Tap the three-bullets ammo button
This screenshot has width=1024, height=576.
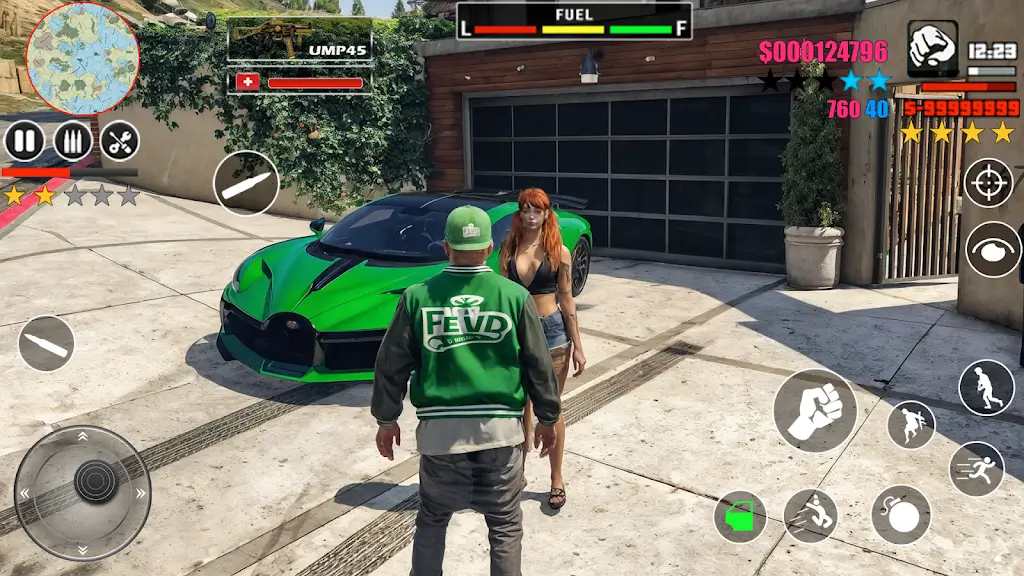72,141
